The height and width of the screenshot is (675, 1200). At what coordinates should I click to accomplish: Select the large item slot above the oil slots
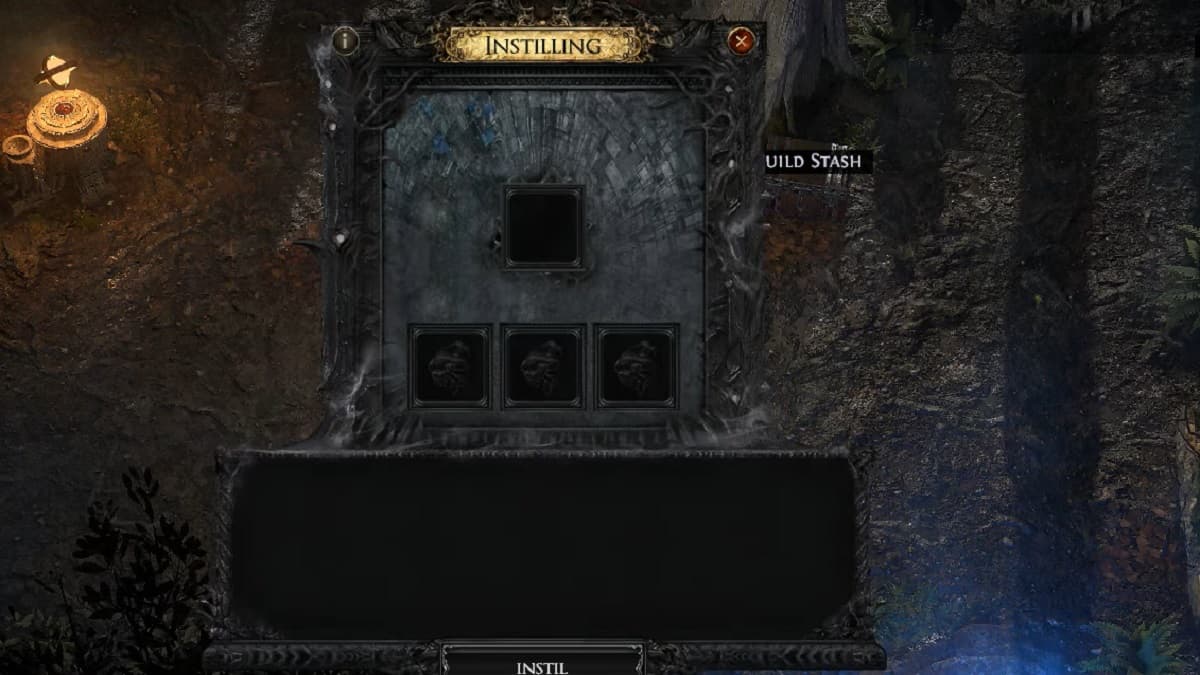(544, 227)
